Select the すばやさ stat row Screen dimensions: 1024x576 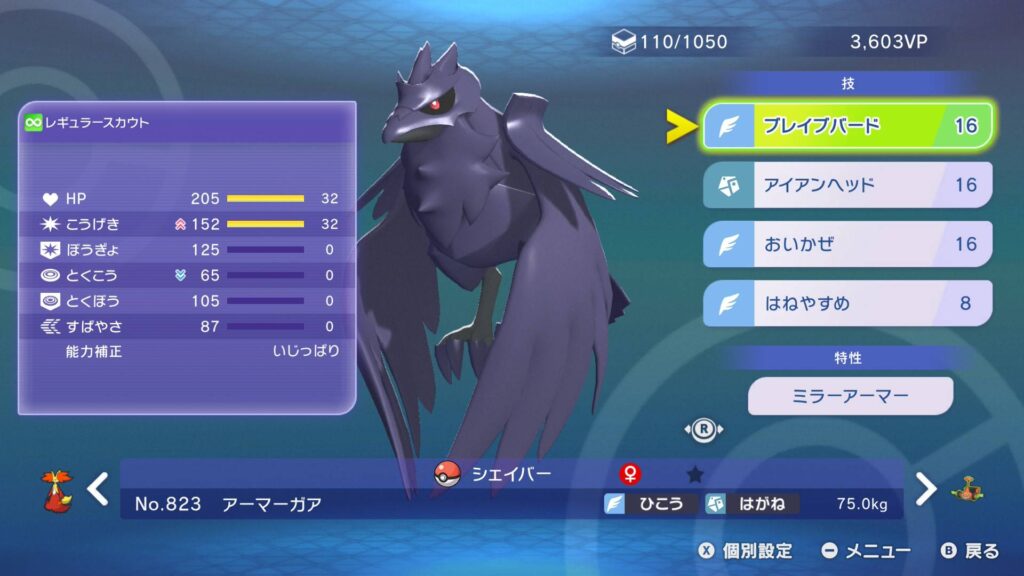click(188, 326)
